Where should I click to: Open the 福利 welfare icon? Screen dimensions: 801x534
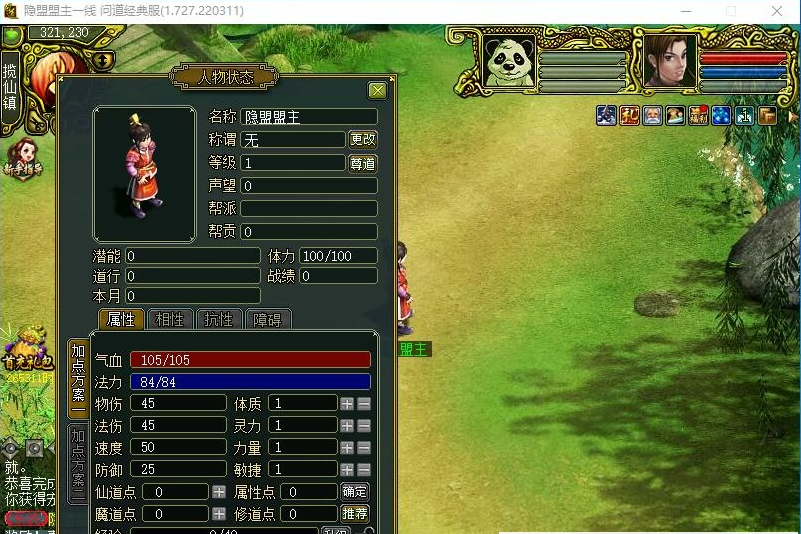tap(698, 115)
